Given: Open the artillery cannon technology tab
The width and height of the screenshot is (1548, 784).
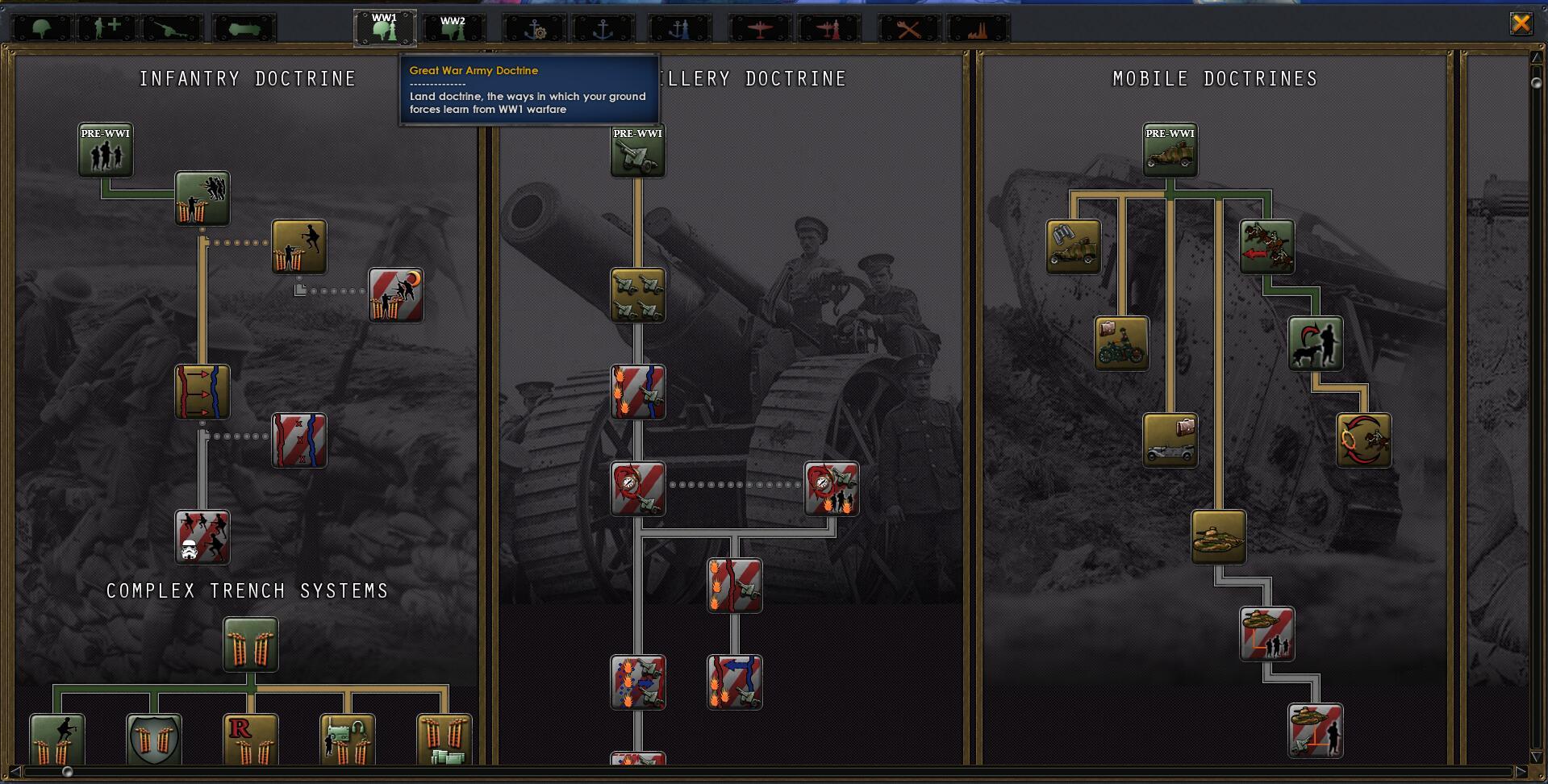Looking at the screenshot, I should pyautogui.click(x=172, y=28).
